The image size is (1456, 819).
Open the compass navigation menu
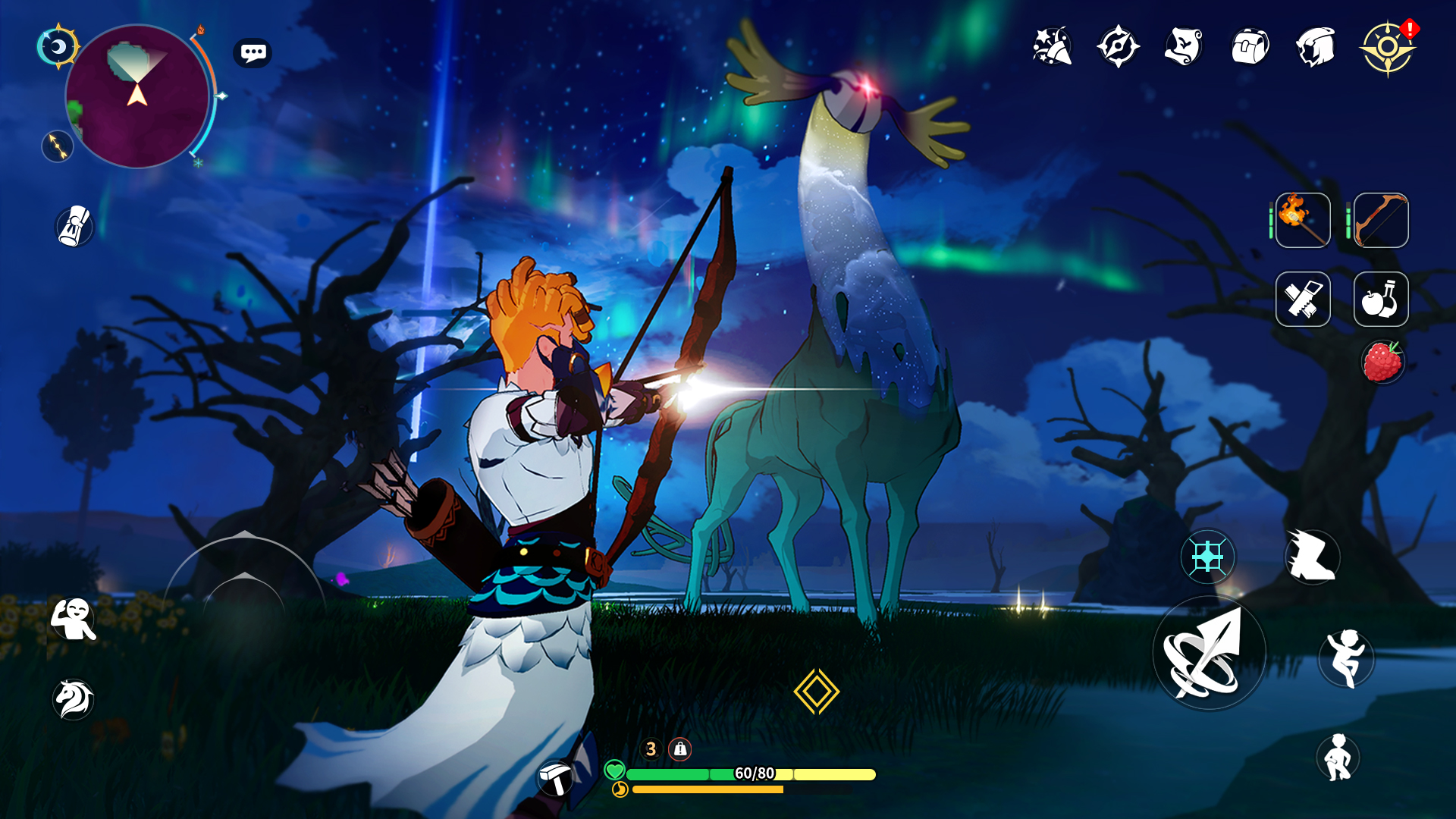[1118, 47]
